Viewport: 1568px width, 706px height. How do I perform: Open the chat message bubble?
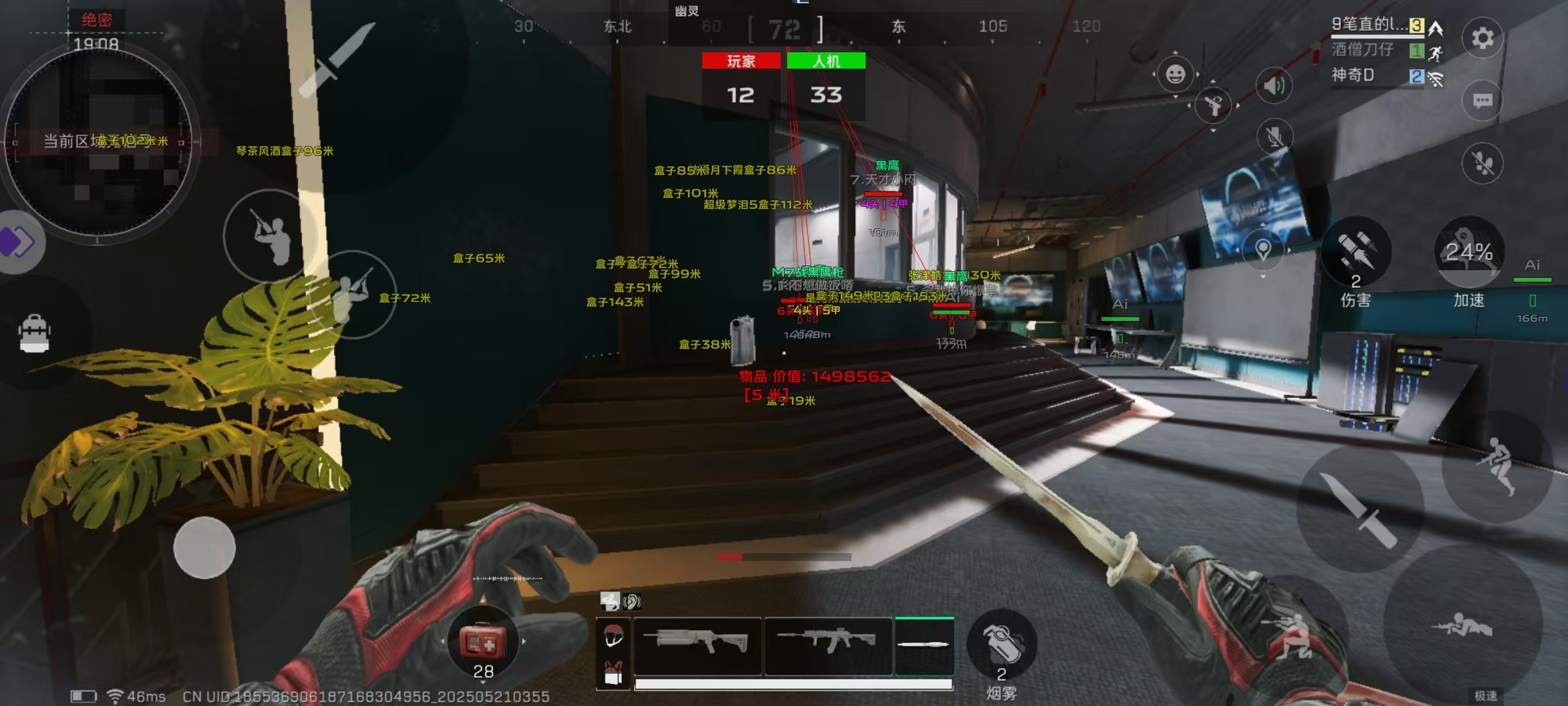1482,101
